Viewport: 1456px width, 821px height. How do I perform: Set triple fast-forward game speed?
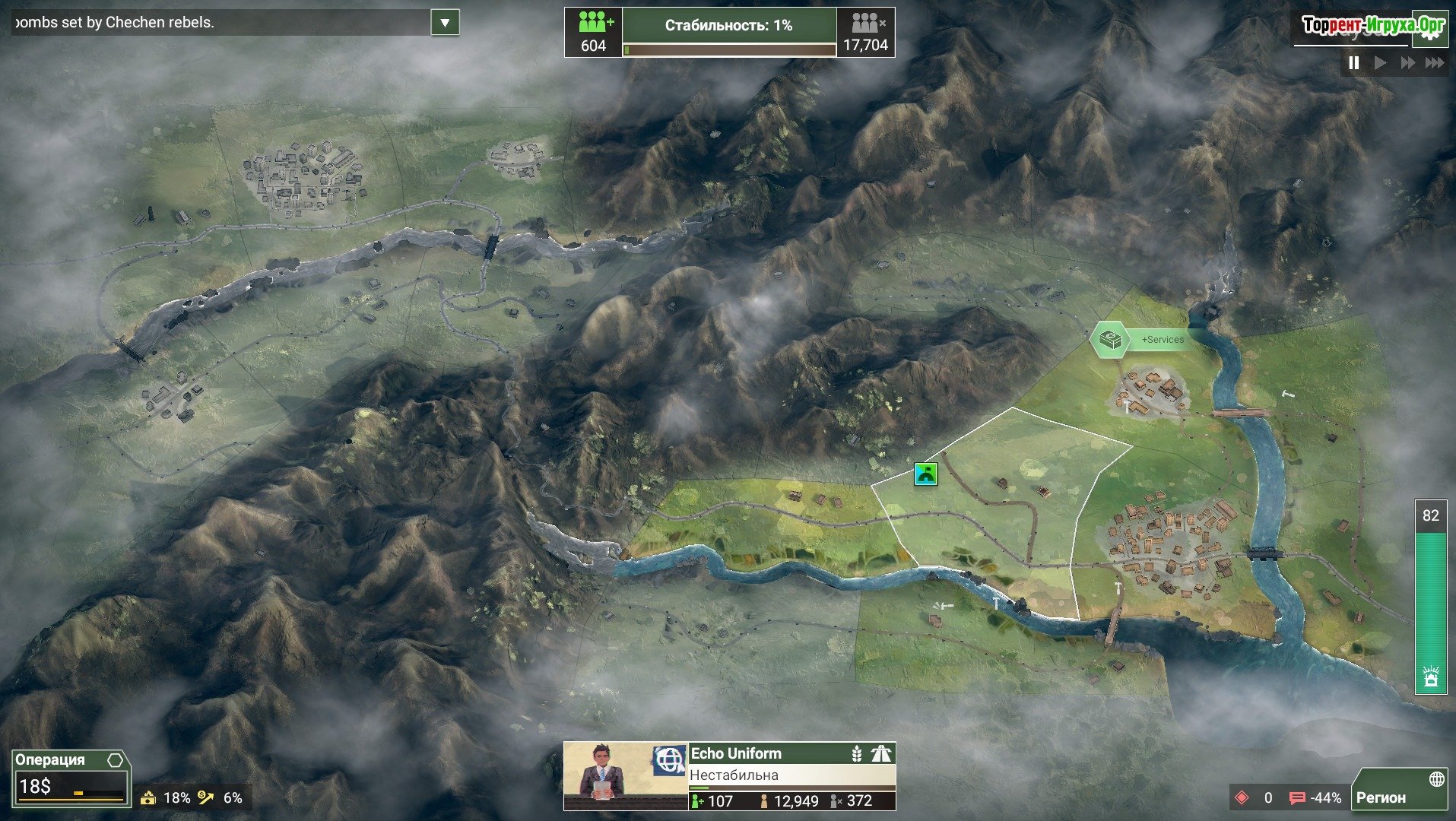point(1435,63)
